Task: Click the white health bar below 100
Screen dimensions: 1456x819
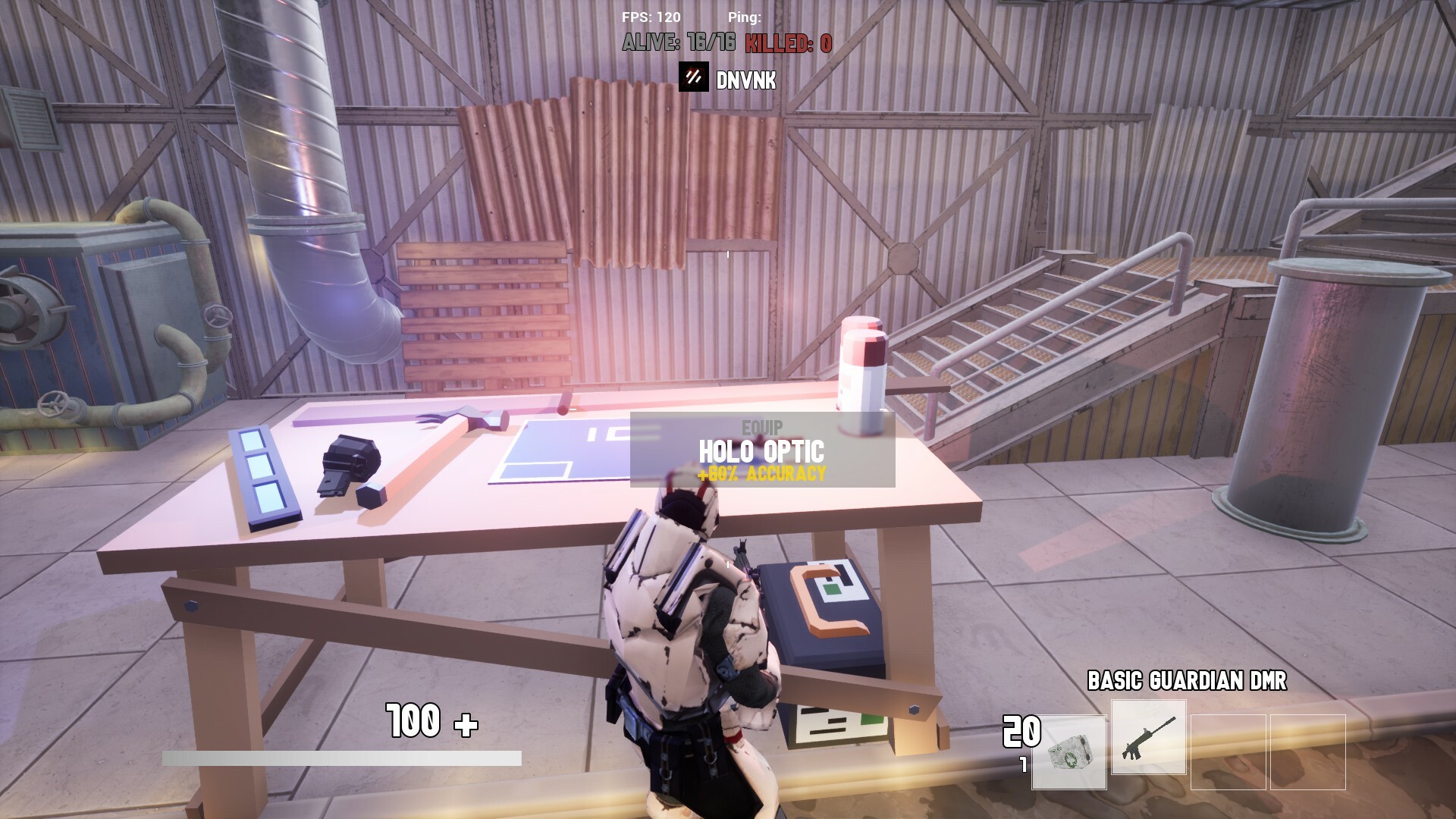Action: pyautogui.click(x=343, y=756)
